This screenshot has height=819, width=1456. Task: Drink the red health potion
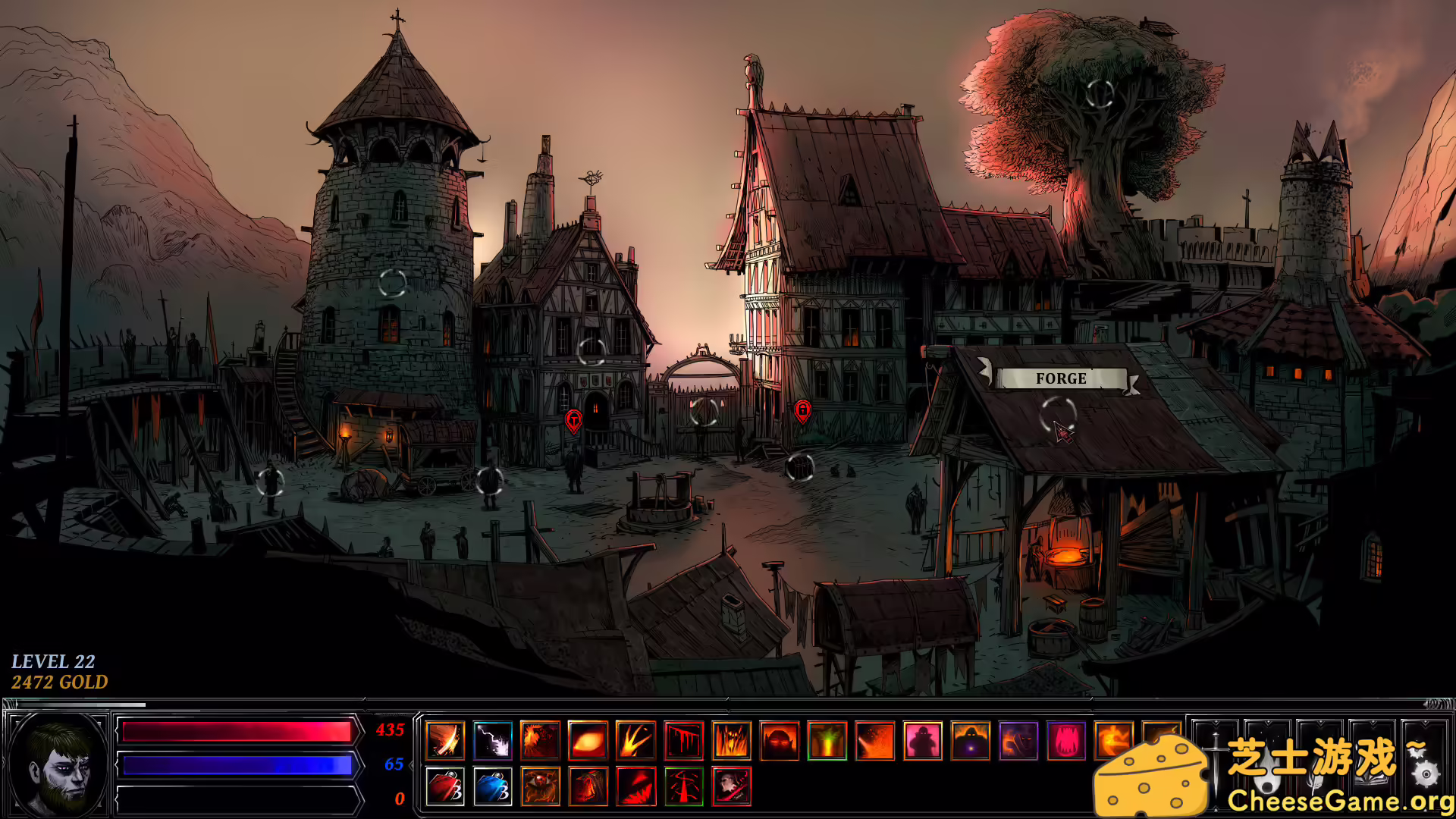[444, 787]
